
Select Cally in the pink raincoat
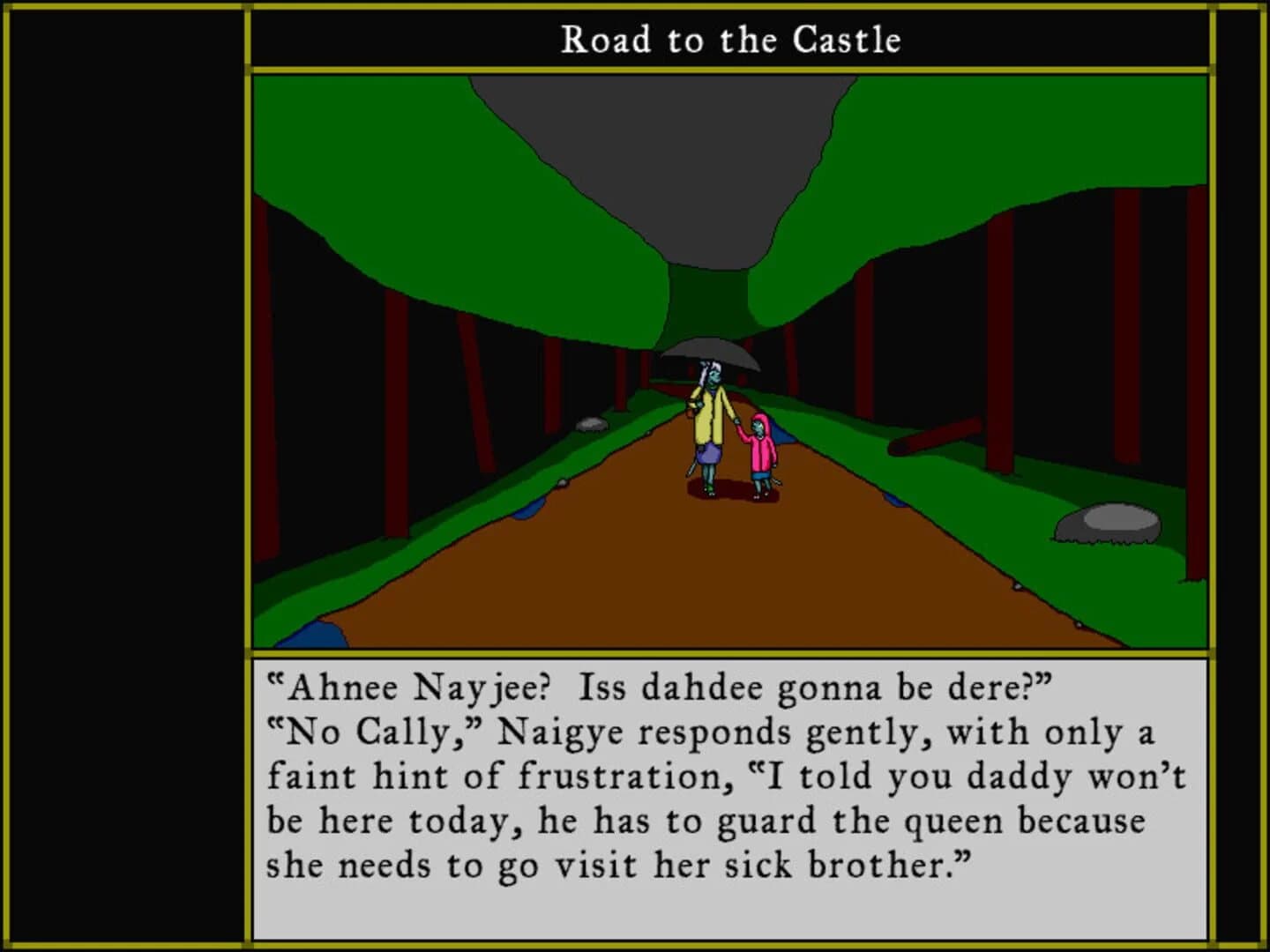coord(760,450)
